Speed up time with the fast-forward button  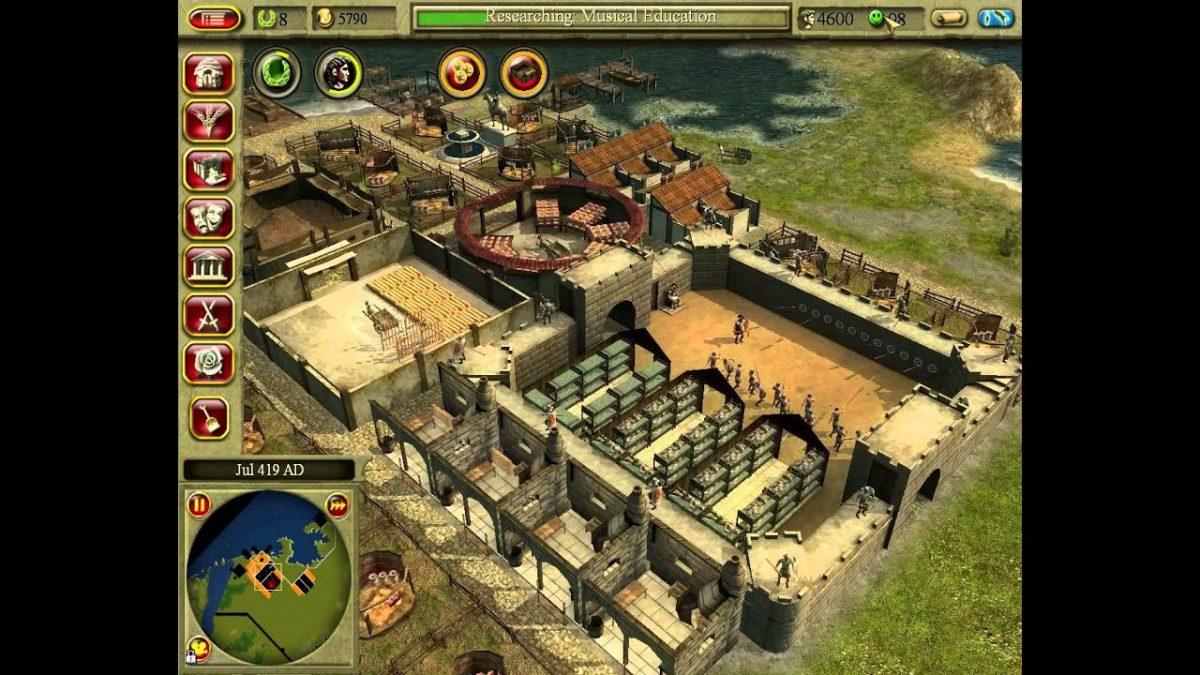coord(337,505)
